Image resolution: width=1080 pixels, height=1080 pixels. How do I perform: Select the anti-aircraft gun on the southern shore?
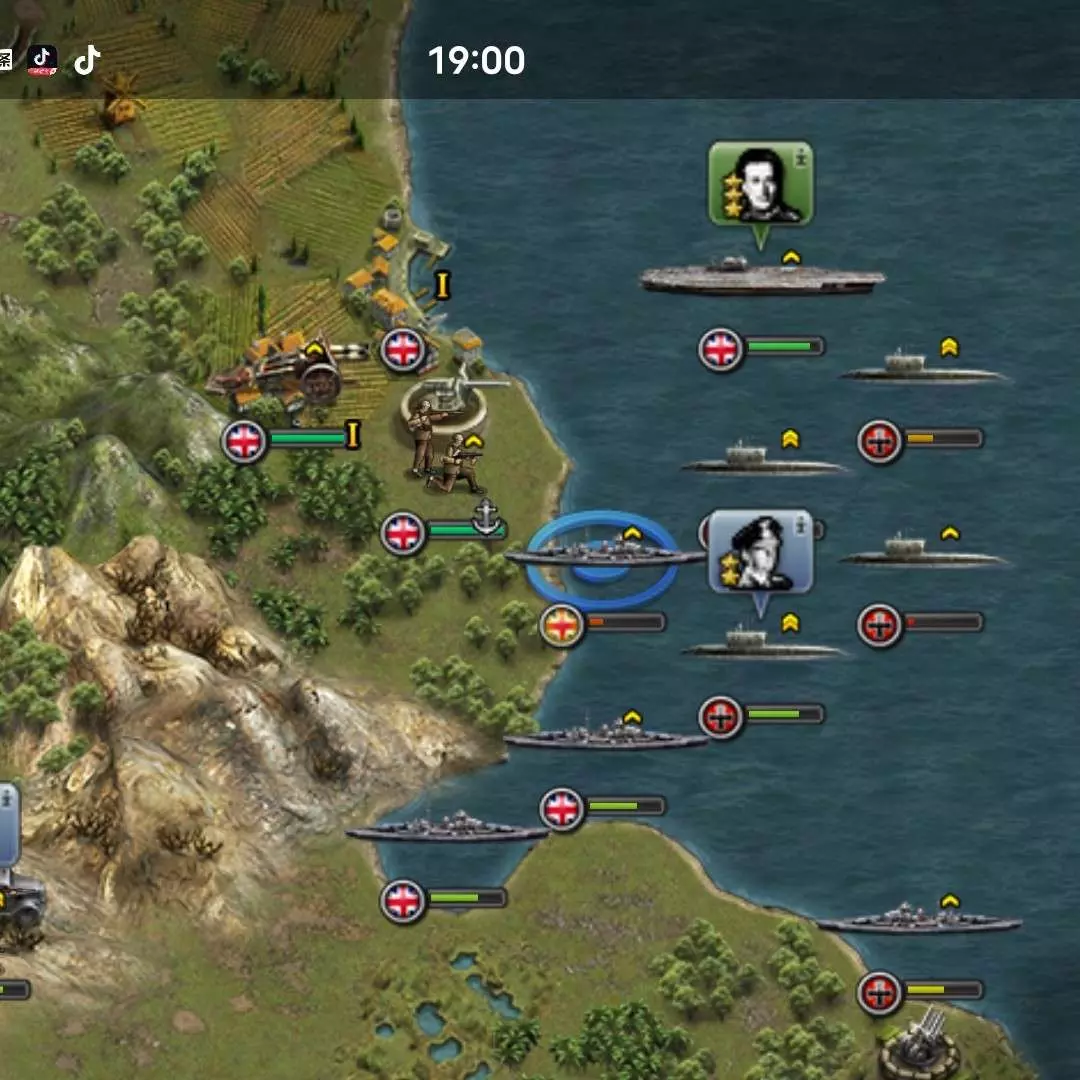(x=918, y=1045)
